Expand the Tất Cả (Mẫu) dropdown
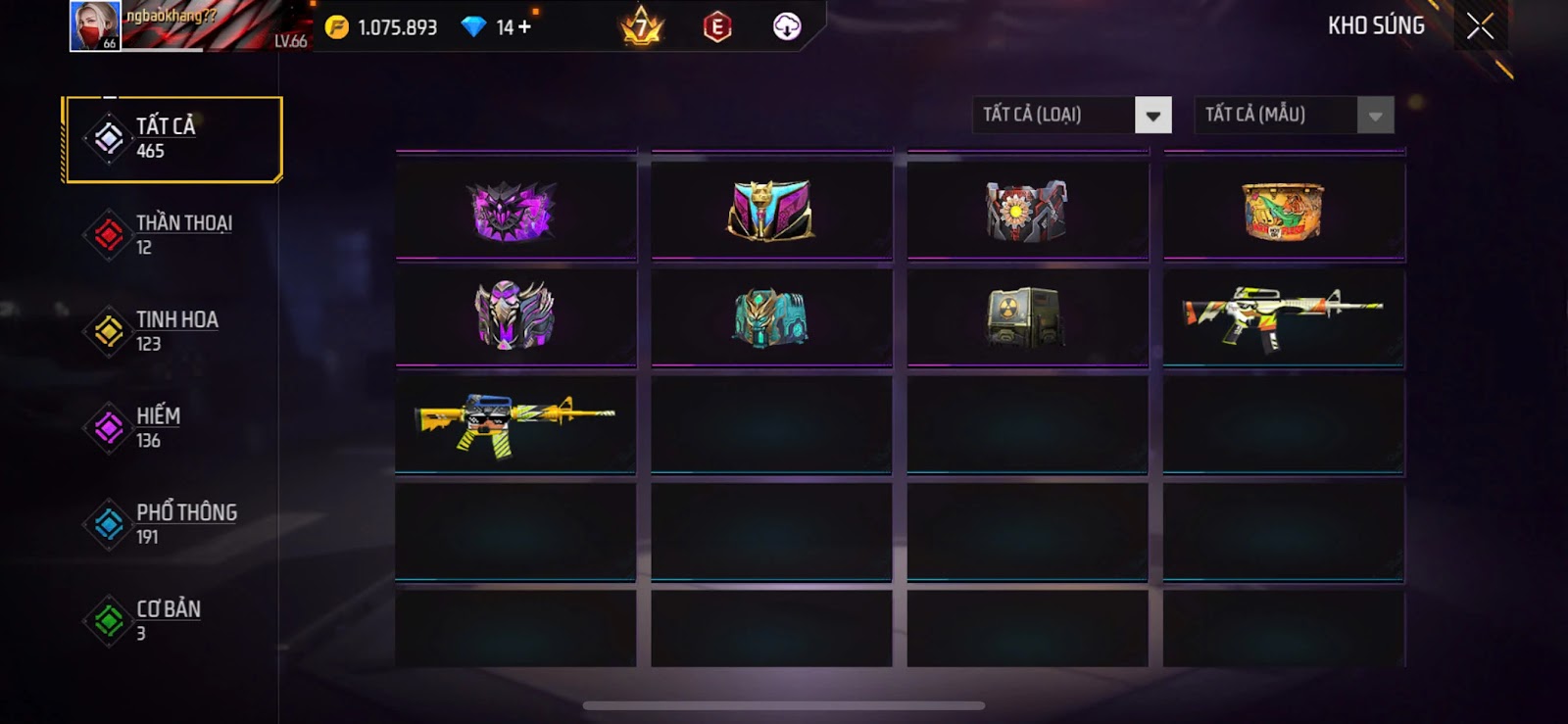Viewport: 1568px width, 724px height. point(1294,116)
